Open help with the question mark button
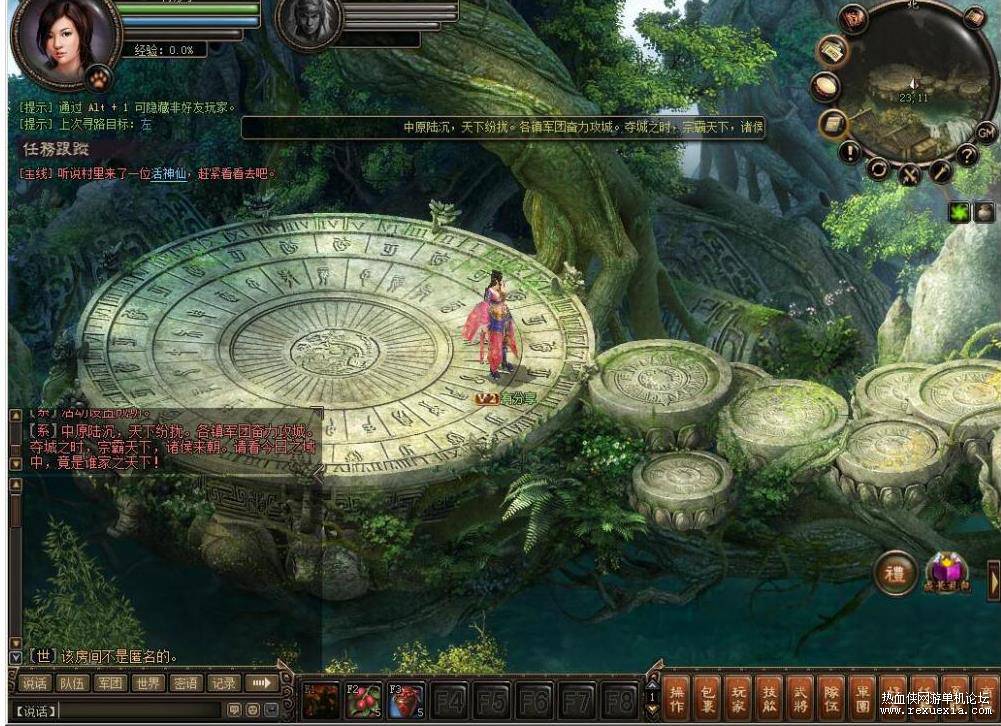Viewport: 1001px width, 726px height. (x=966, y=154)
